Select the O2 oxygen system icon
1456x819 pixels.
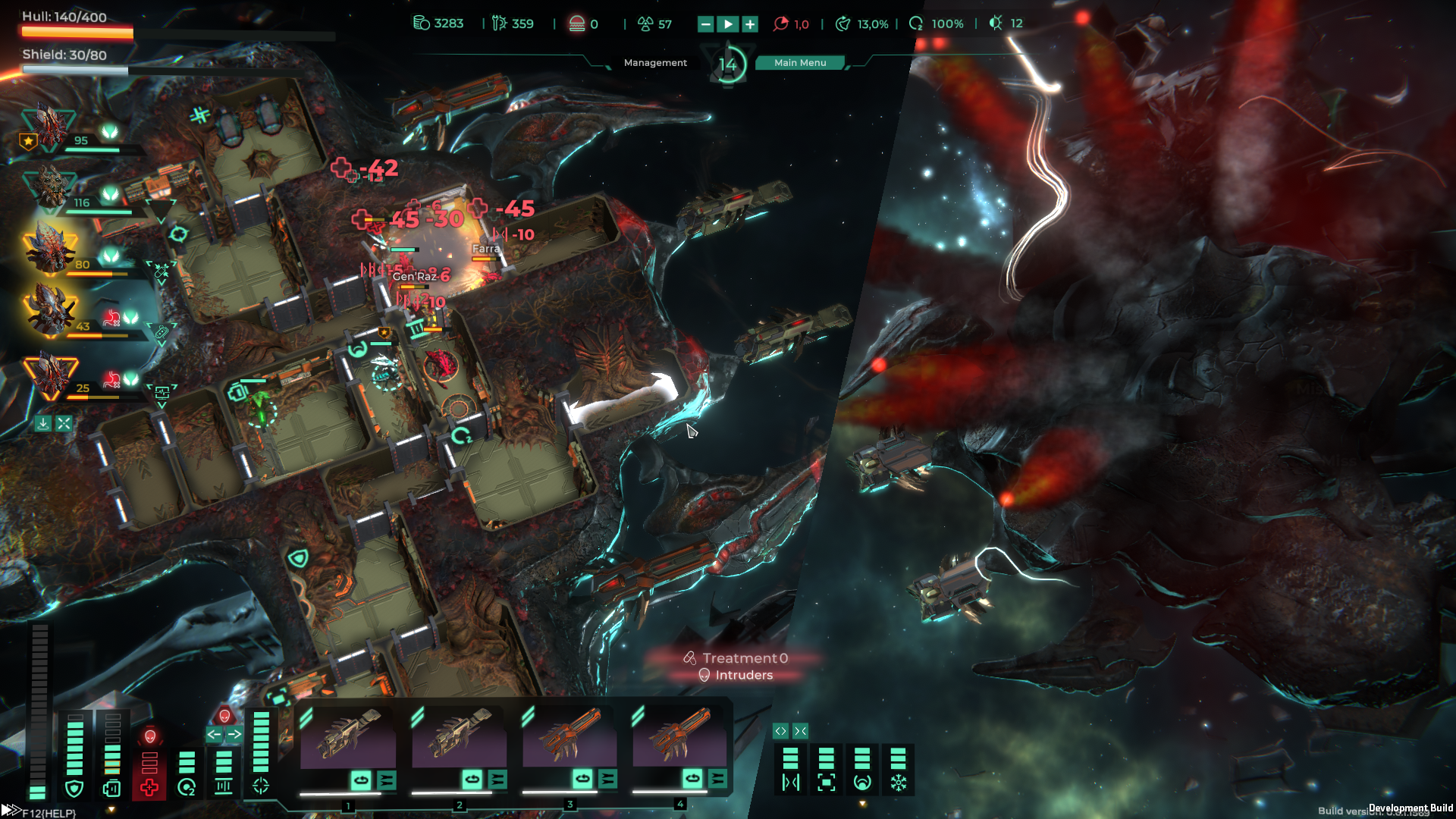pyautogui.click(x=187, y=788)
